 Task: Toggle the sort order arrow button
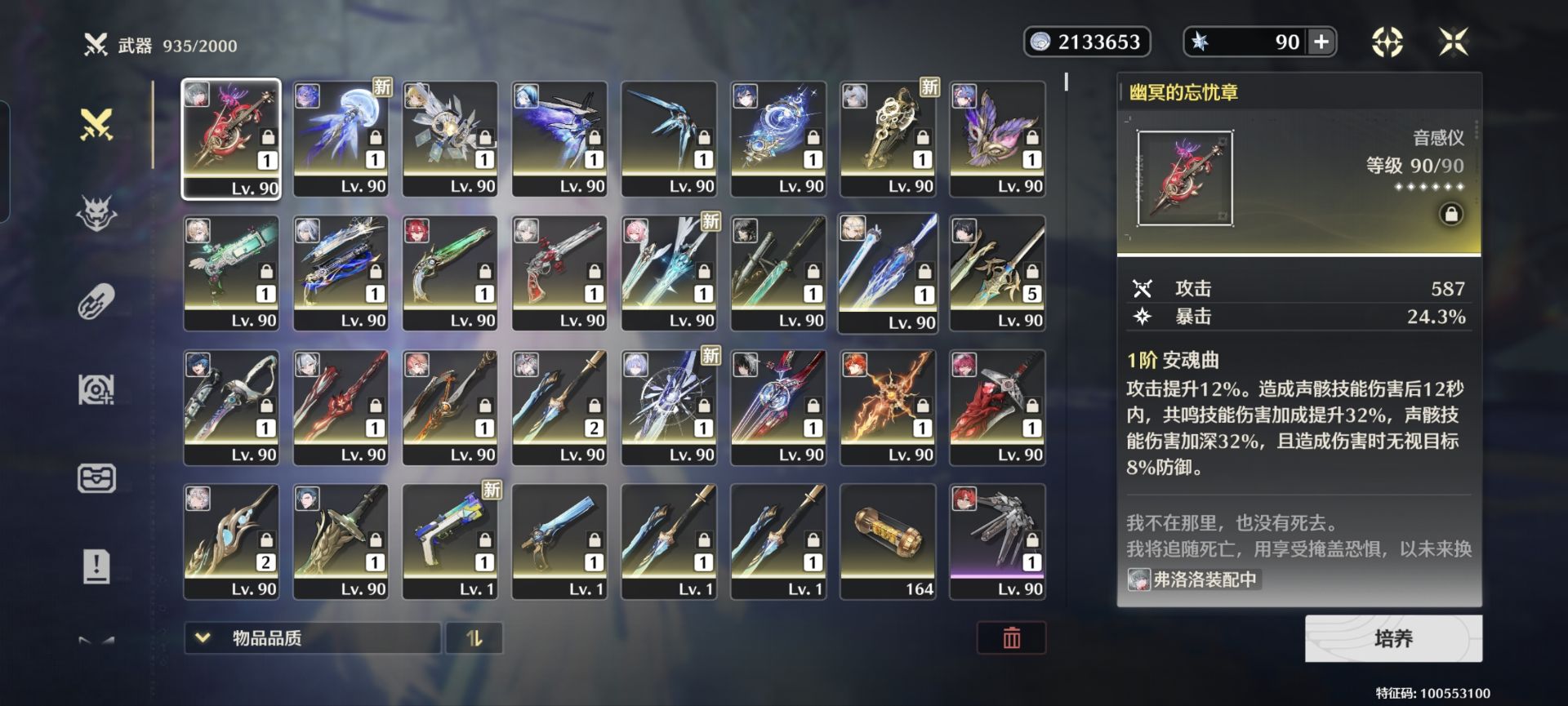click(474, 638)
